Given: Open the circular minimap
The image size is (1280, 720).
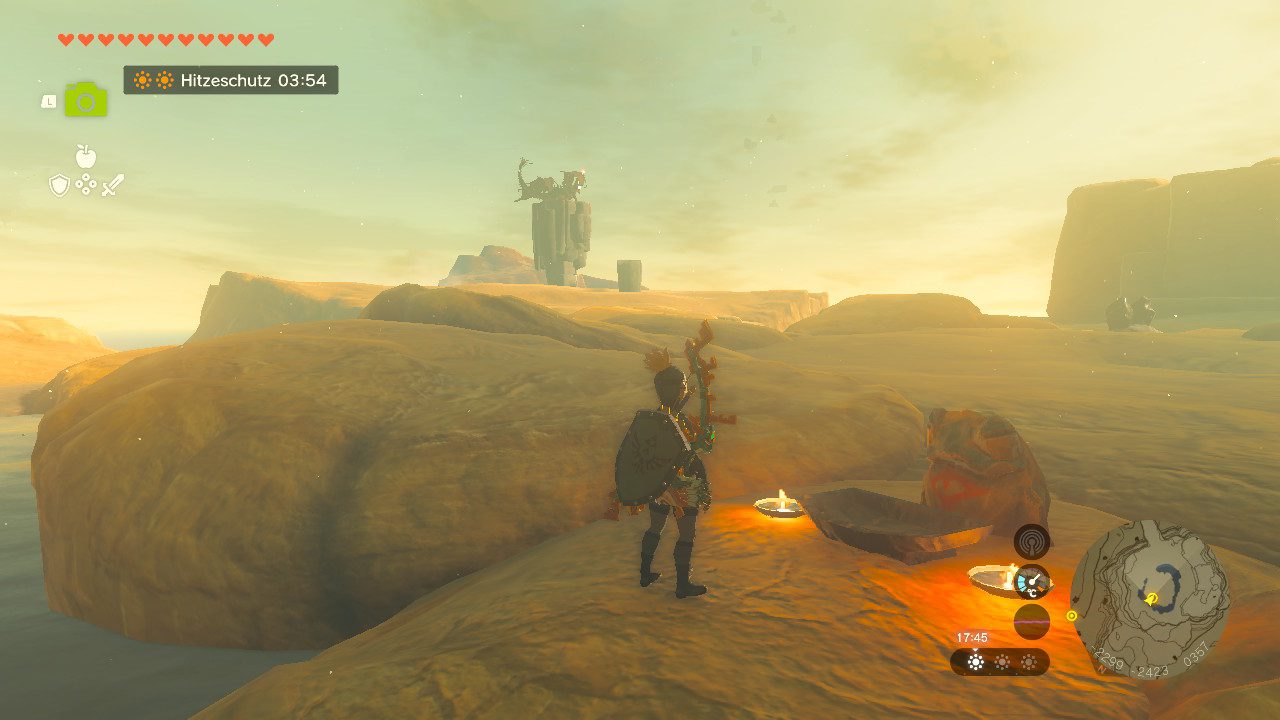Looking at the screenshot, I should (x=1149, y=599).
